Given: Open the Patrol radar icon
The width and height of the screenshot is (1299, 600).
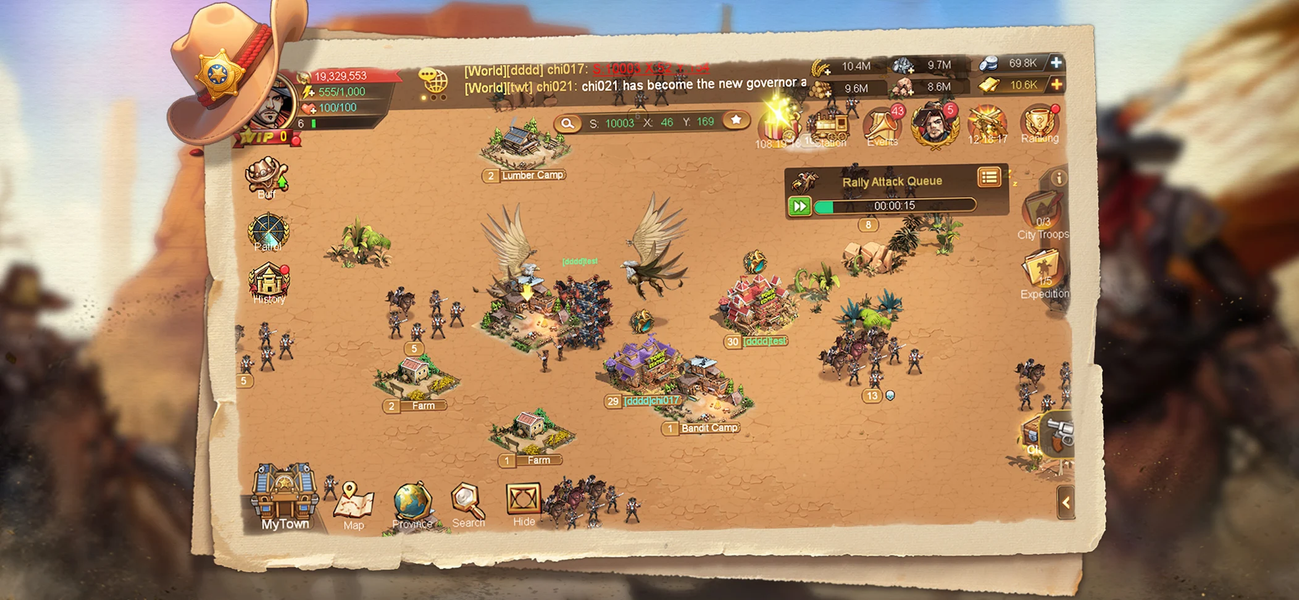Looking at the screenshot, I should pos(268,231).
